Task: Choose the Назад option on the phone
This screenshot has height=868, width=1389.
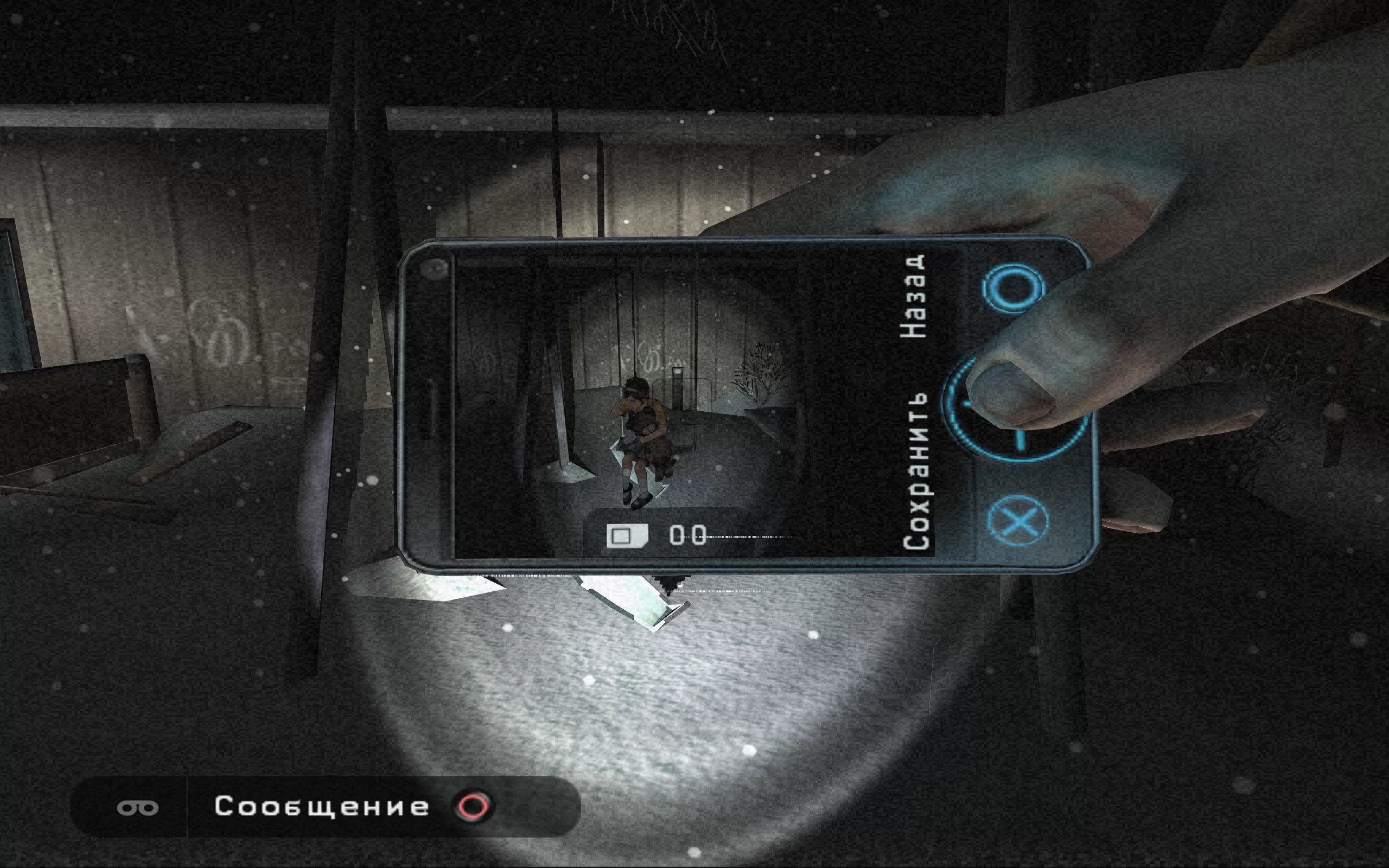Action: point(914,297)
